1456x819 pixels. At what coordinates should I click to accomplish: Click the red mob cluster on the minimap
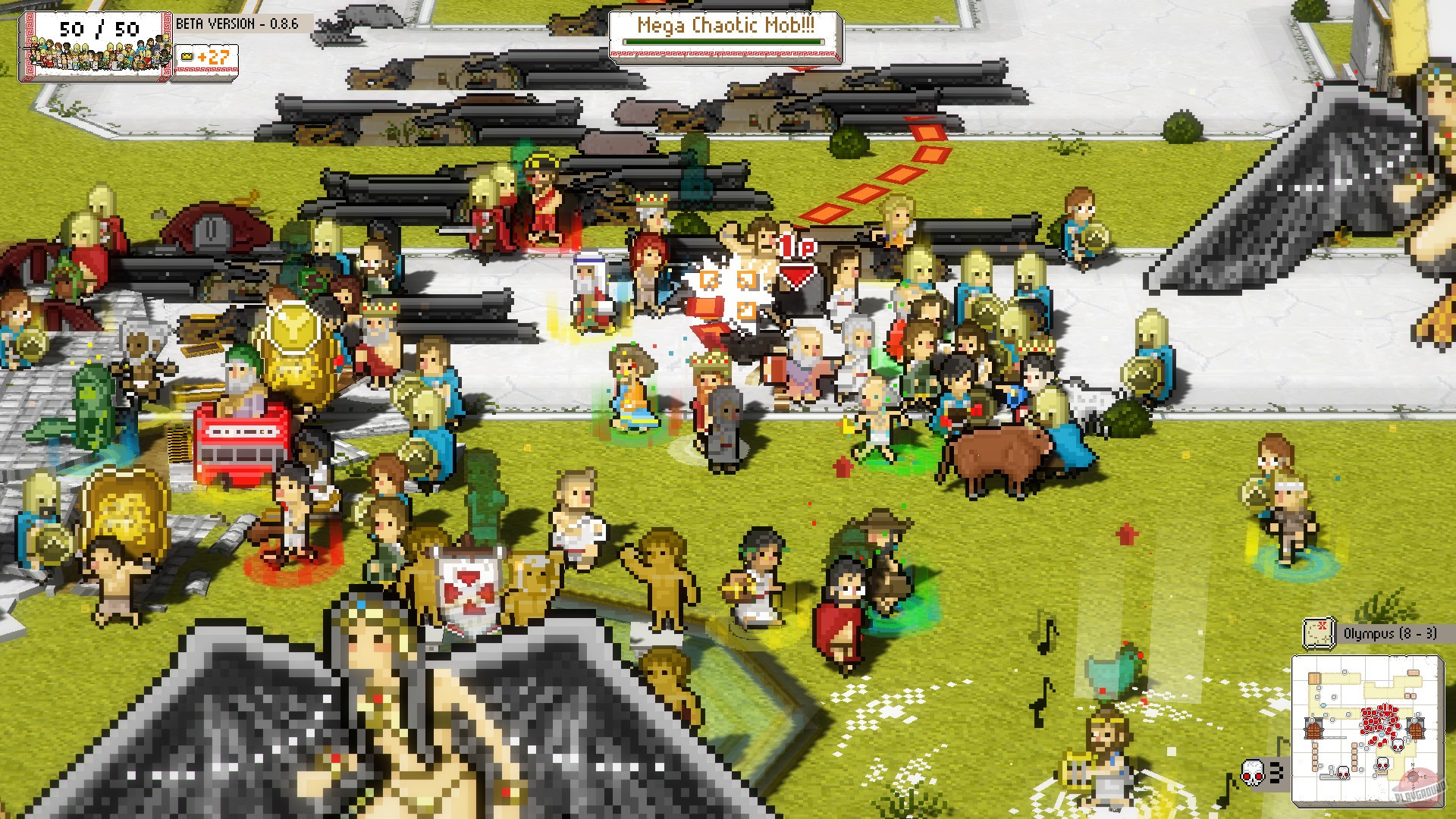pos(1378,720)
